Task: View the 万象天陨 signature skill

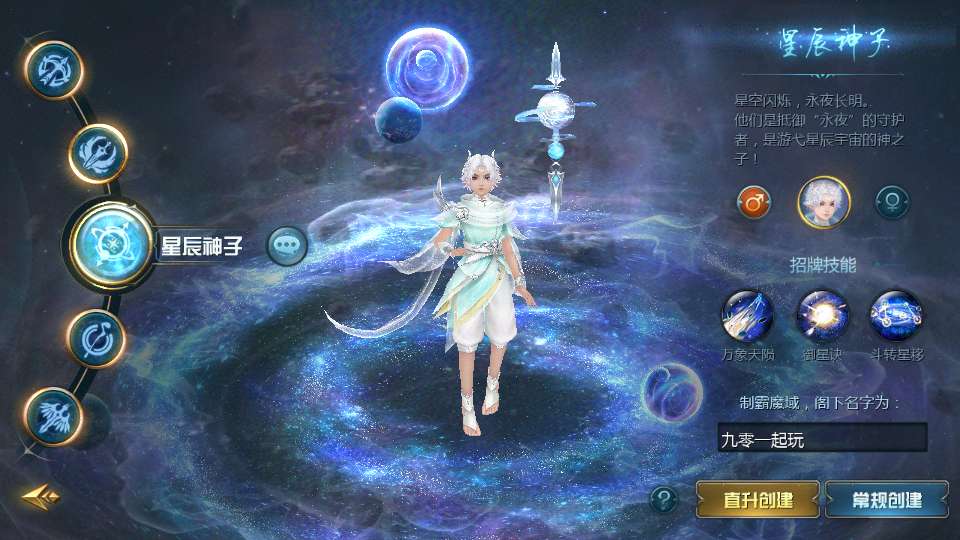Action: [748, 315]
